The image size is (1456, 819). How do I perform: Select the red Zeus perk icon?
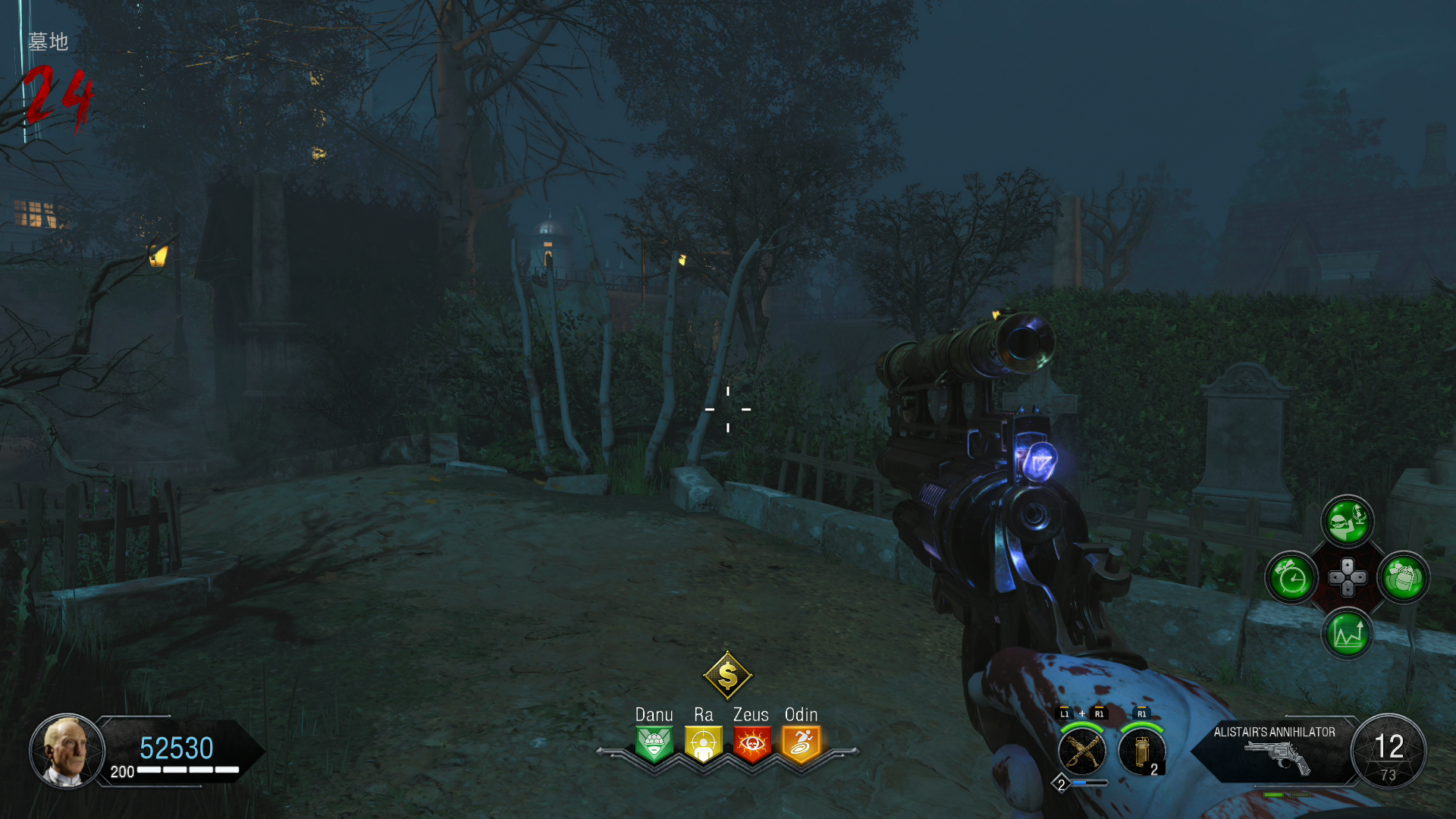click(x=752, y=743)
